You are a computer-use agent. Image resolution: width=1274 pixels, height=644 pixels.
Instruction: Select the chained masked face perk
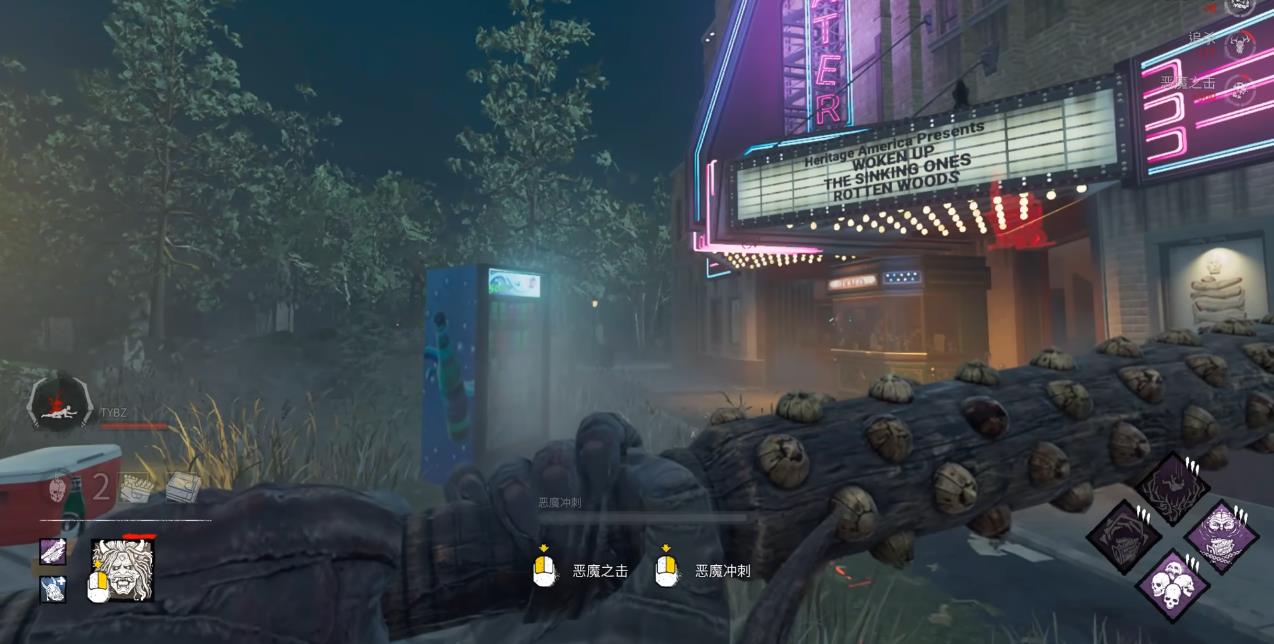tap(1220, 537)
